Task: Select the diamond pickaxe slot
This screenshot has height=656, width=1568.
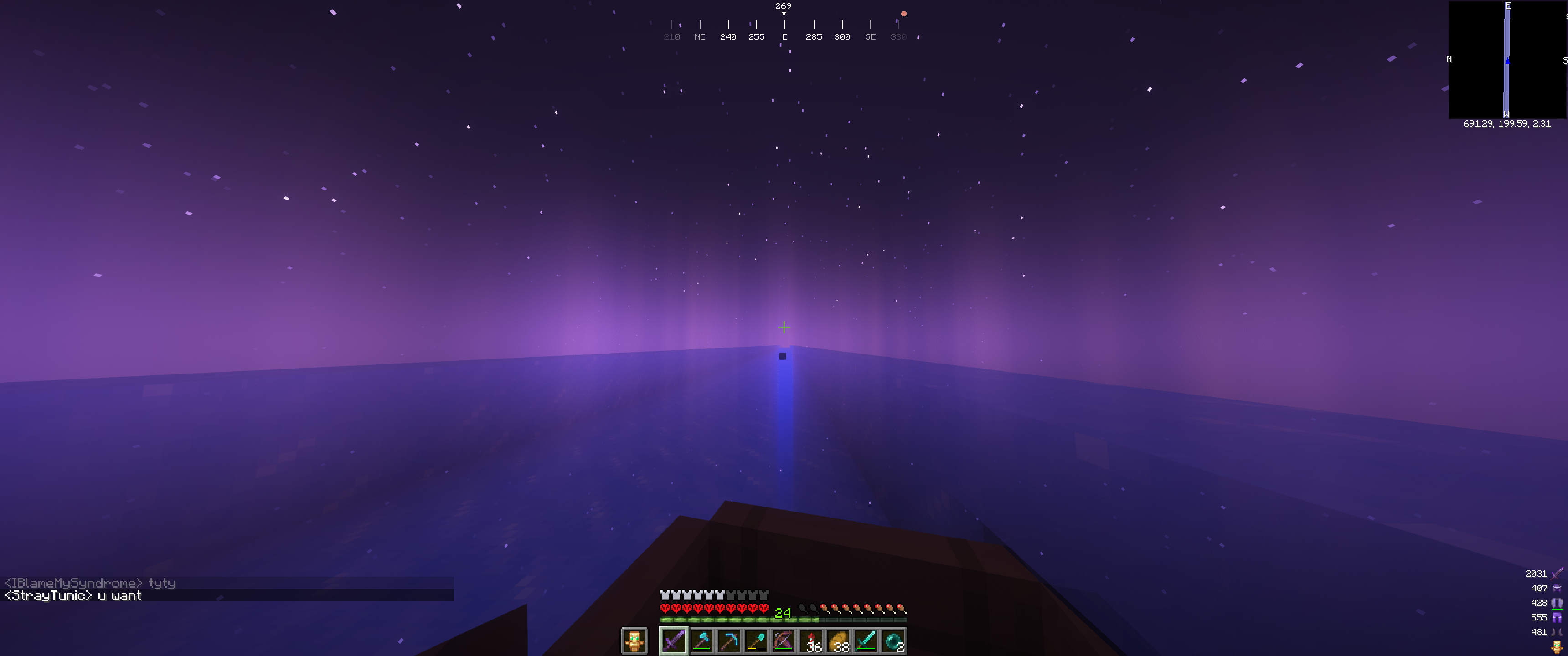Action: coord(728,641)
